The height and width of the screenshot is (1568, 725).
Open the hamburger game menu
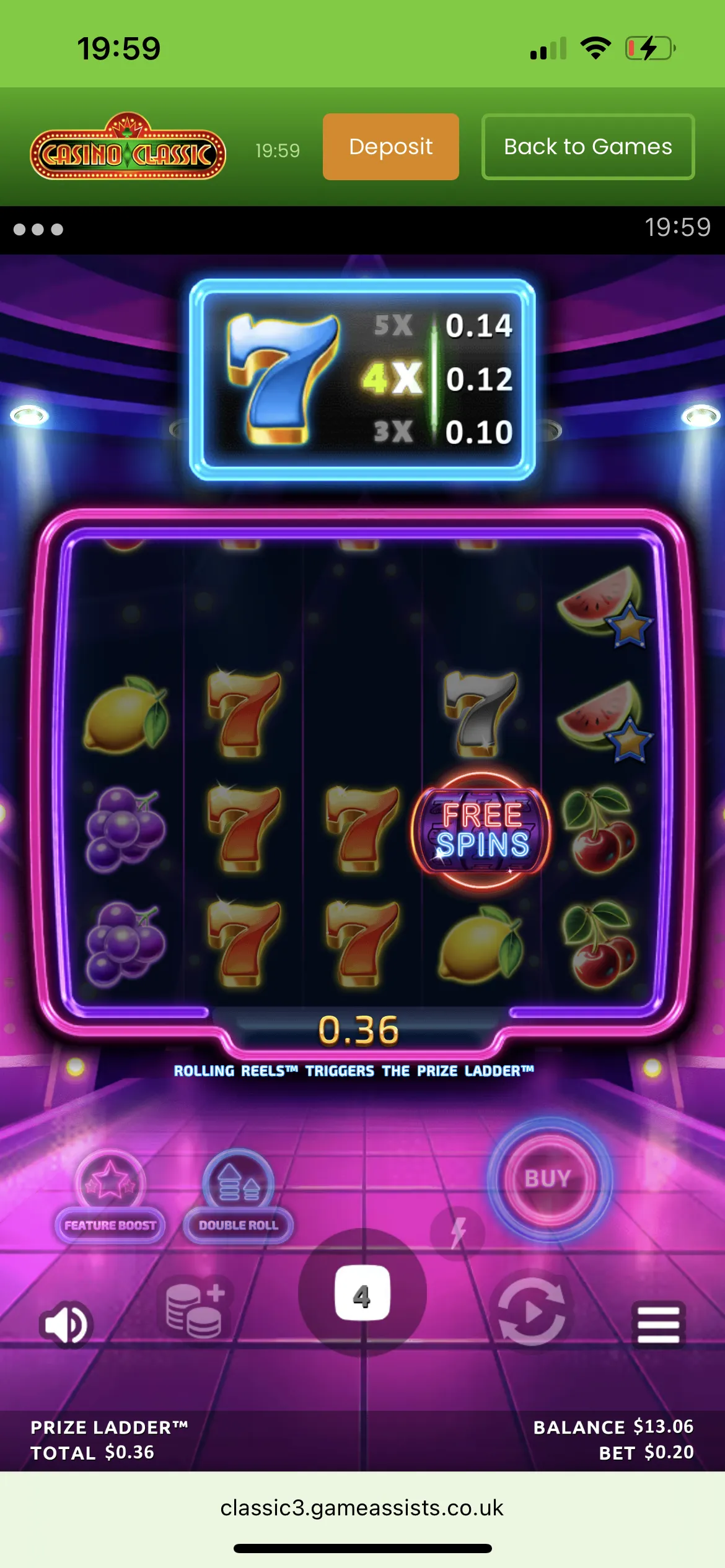[658, 1325]
